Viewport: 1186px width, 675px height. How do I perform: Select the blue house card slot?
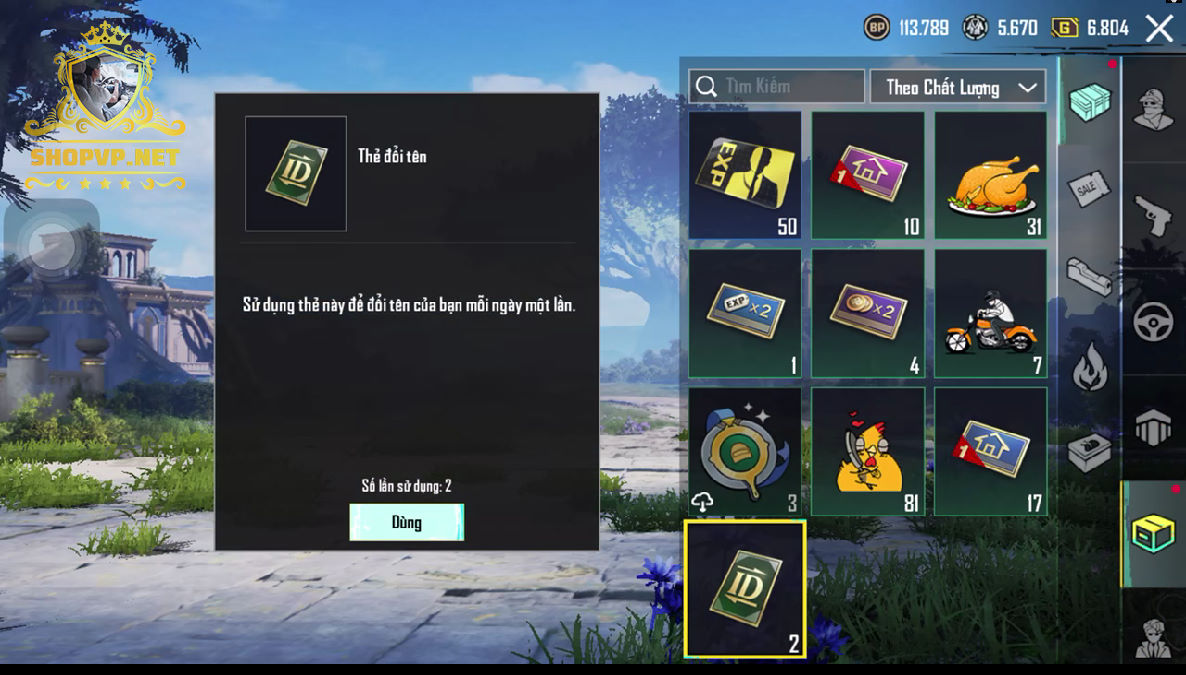(x=991, y=451)
